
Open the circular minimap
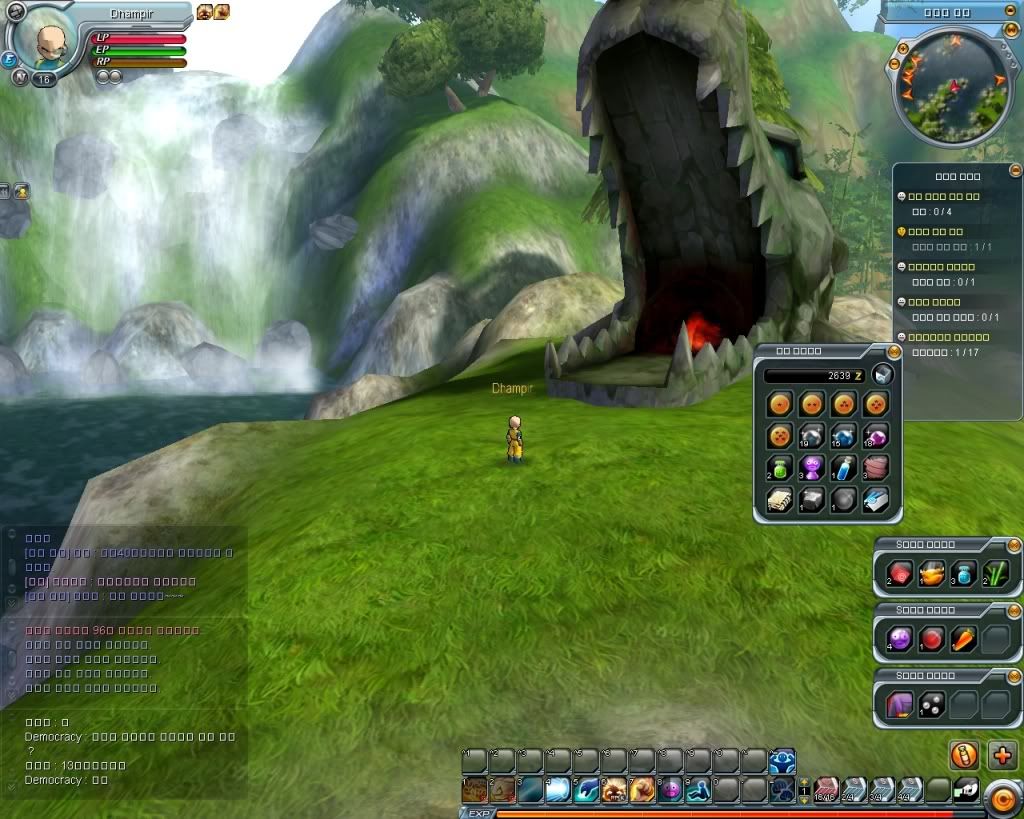tap(949, 86)
